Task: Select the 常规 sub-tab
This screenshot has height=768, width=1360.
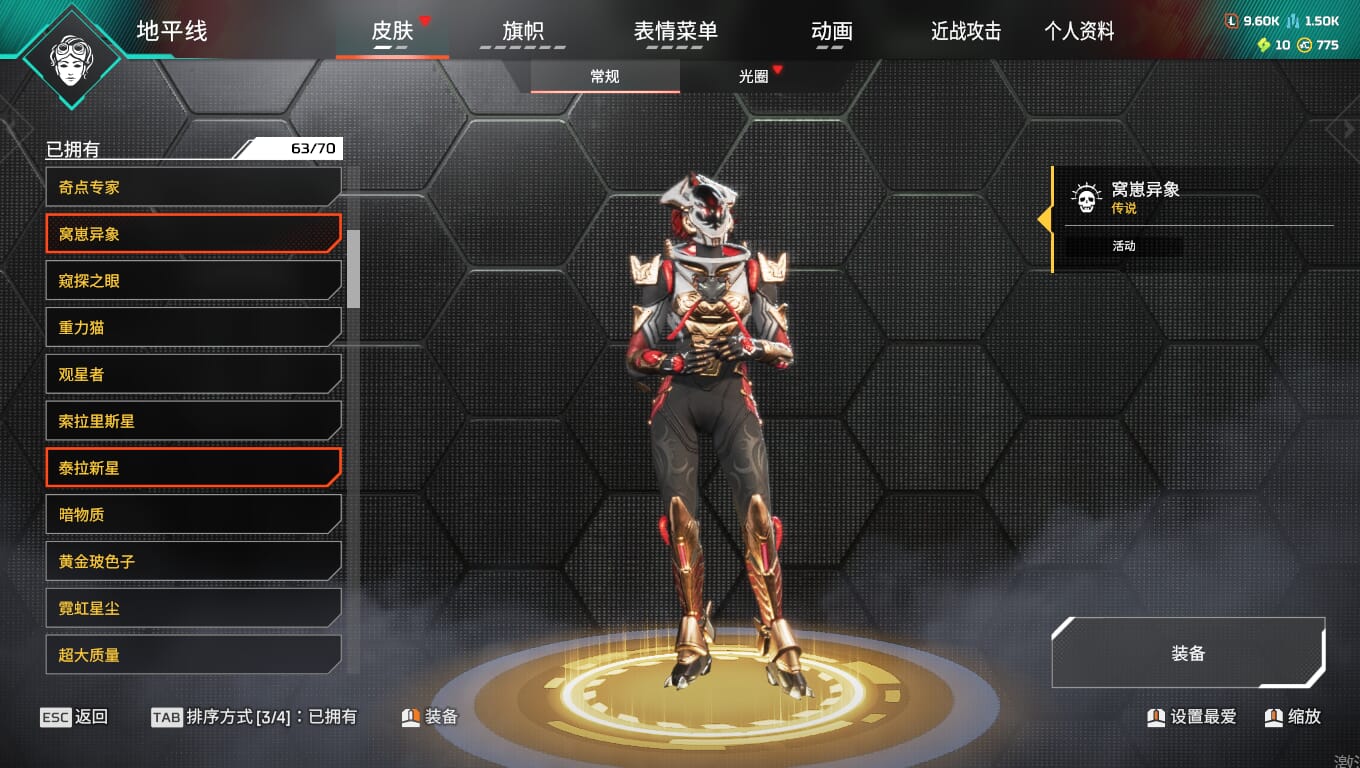Action: 605,76
